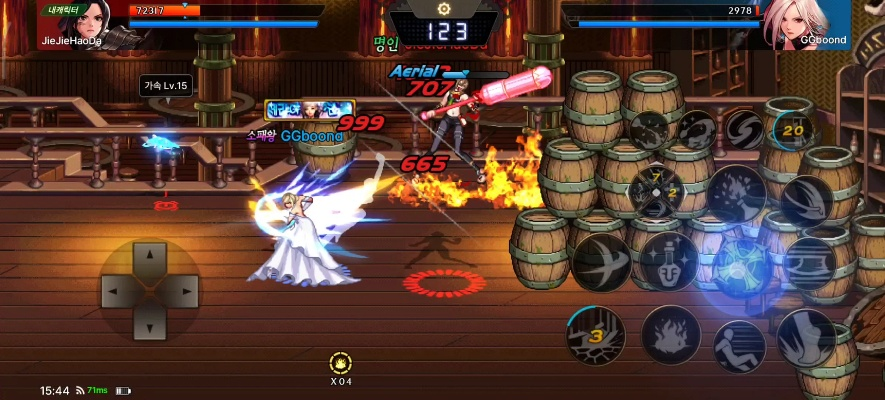Activate the shattering burst skill
885x400 pixels.
(x=737, y=192)
